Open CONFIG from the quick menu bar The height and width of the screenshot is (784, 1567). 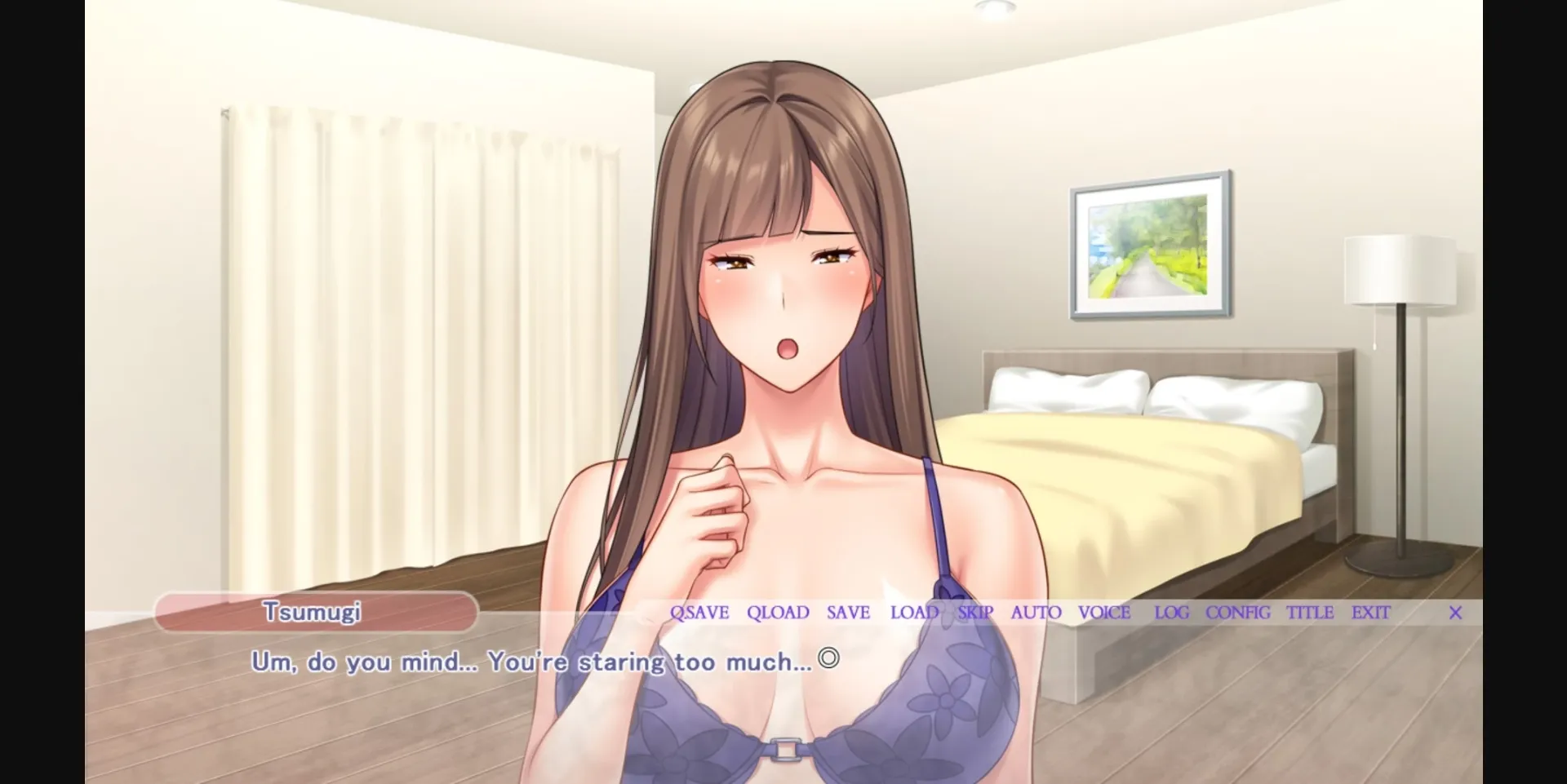tap(1238, 613)
